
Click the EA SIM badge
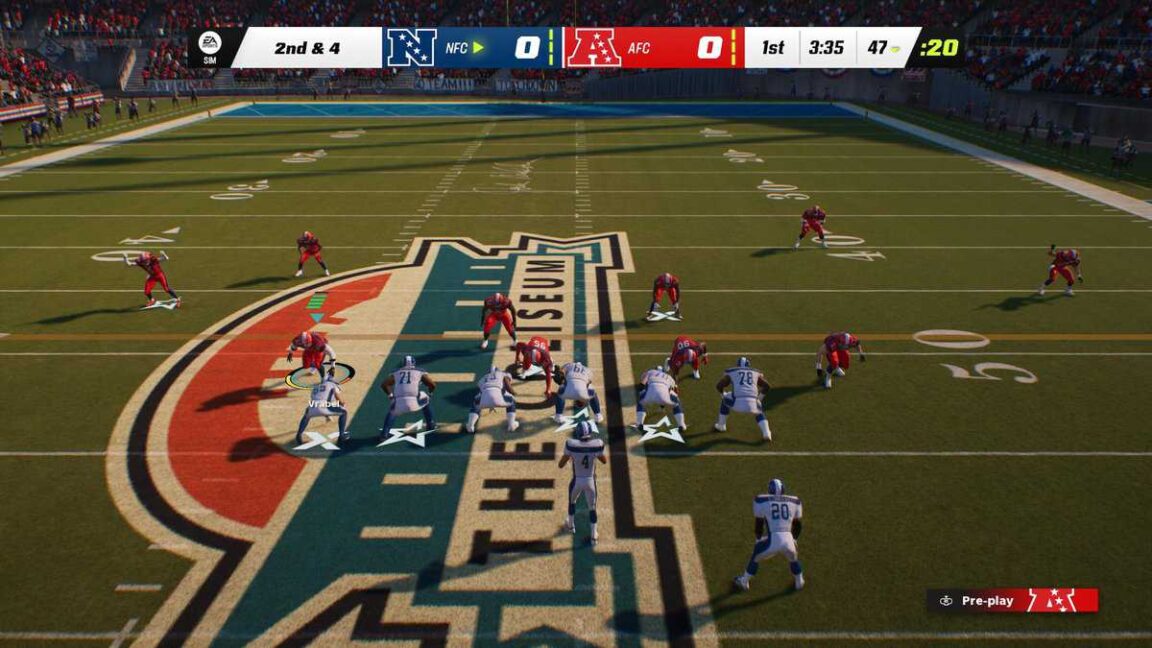pos(210,47)
